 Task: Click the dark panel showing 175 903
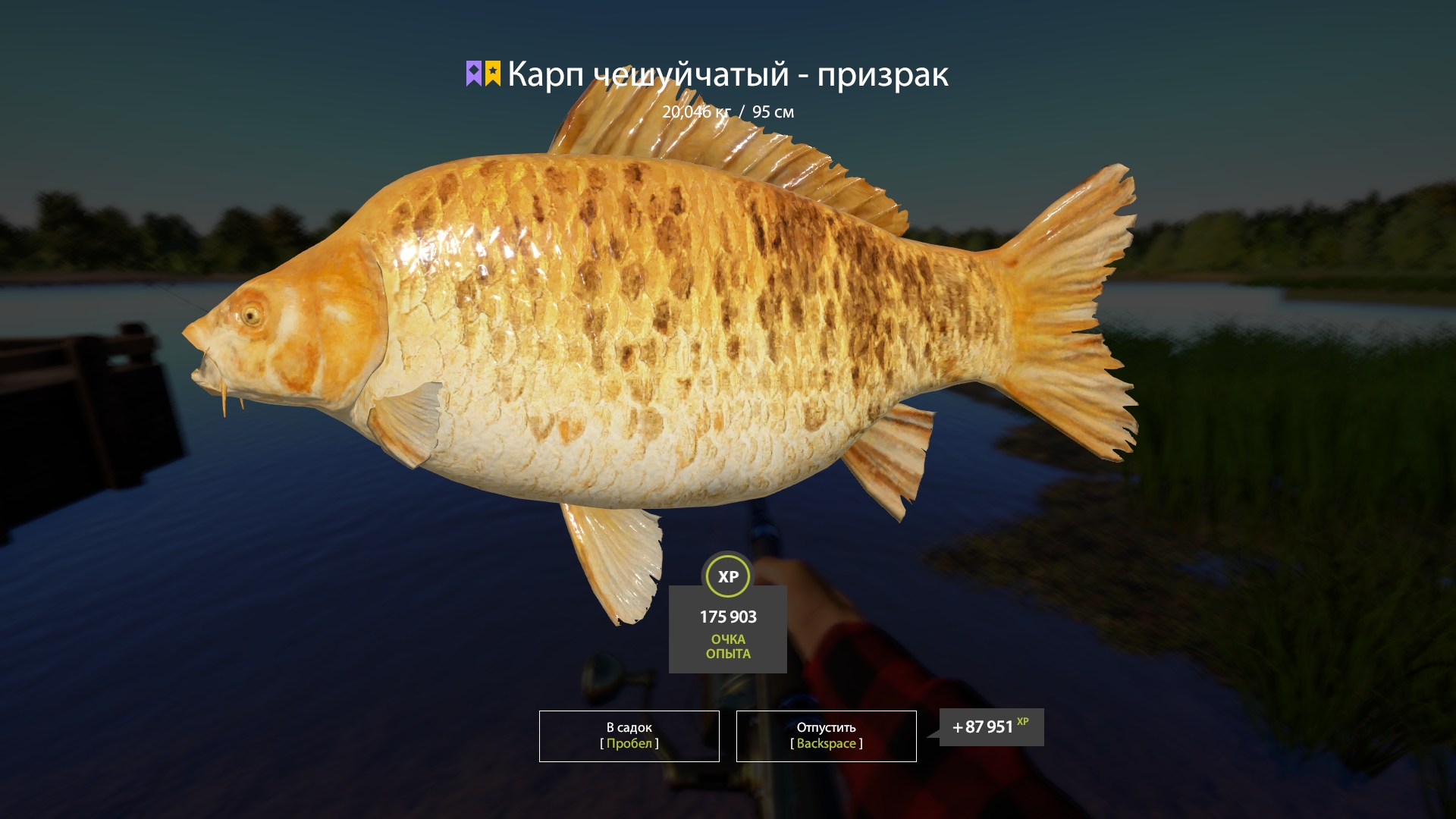point(726,629)
